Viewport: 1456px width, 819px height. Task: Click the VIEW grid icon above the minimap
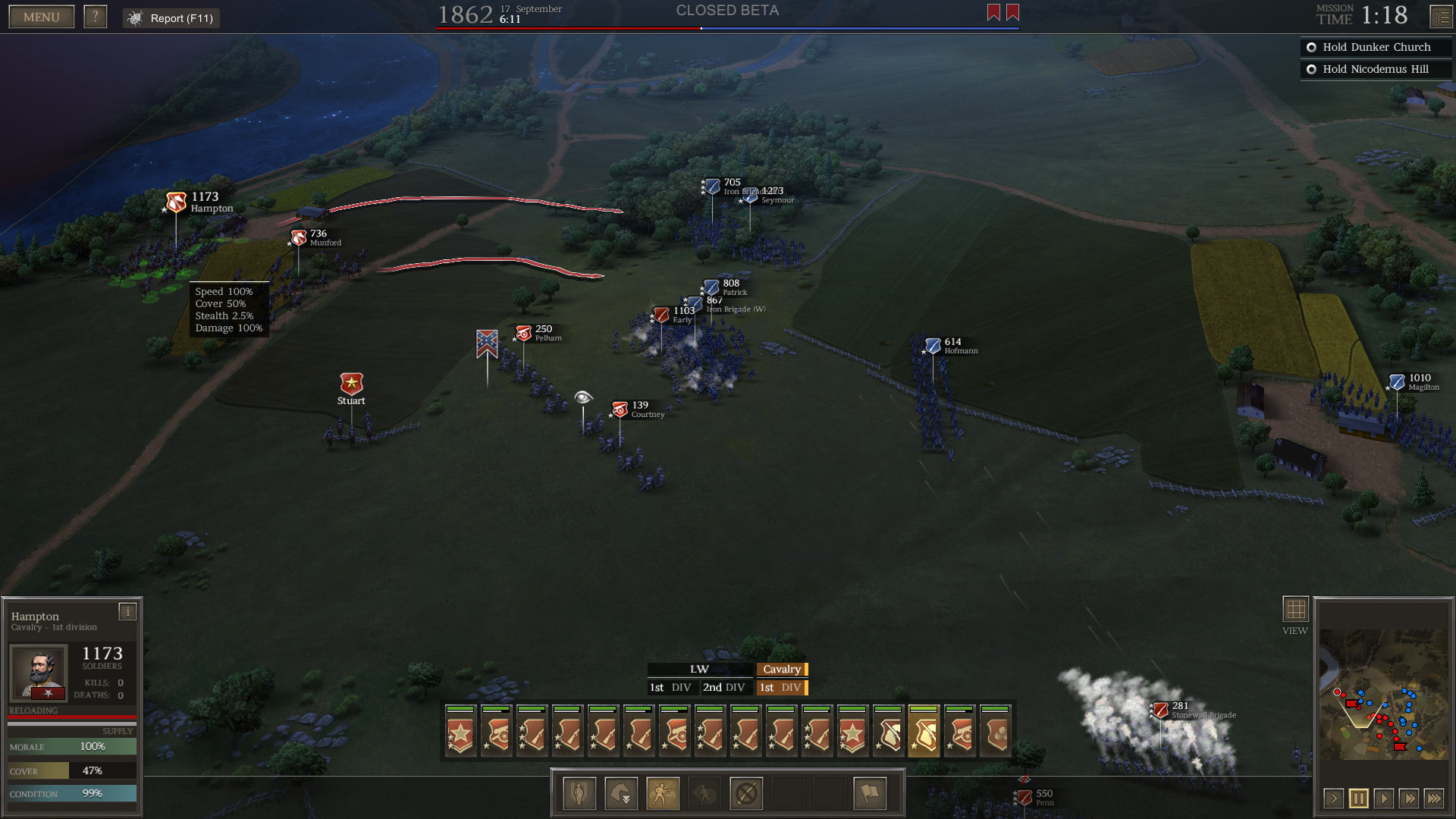pos(1295,608)
